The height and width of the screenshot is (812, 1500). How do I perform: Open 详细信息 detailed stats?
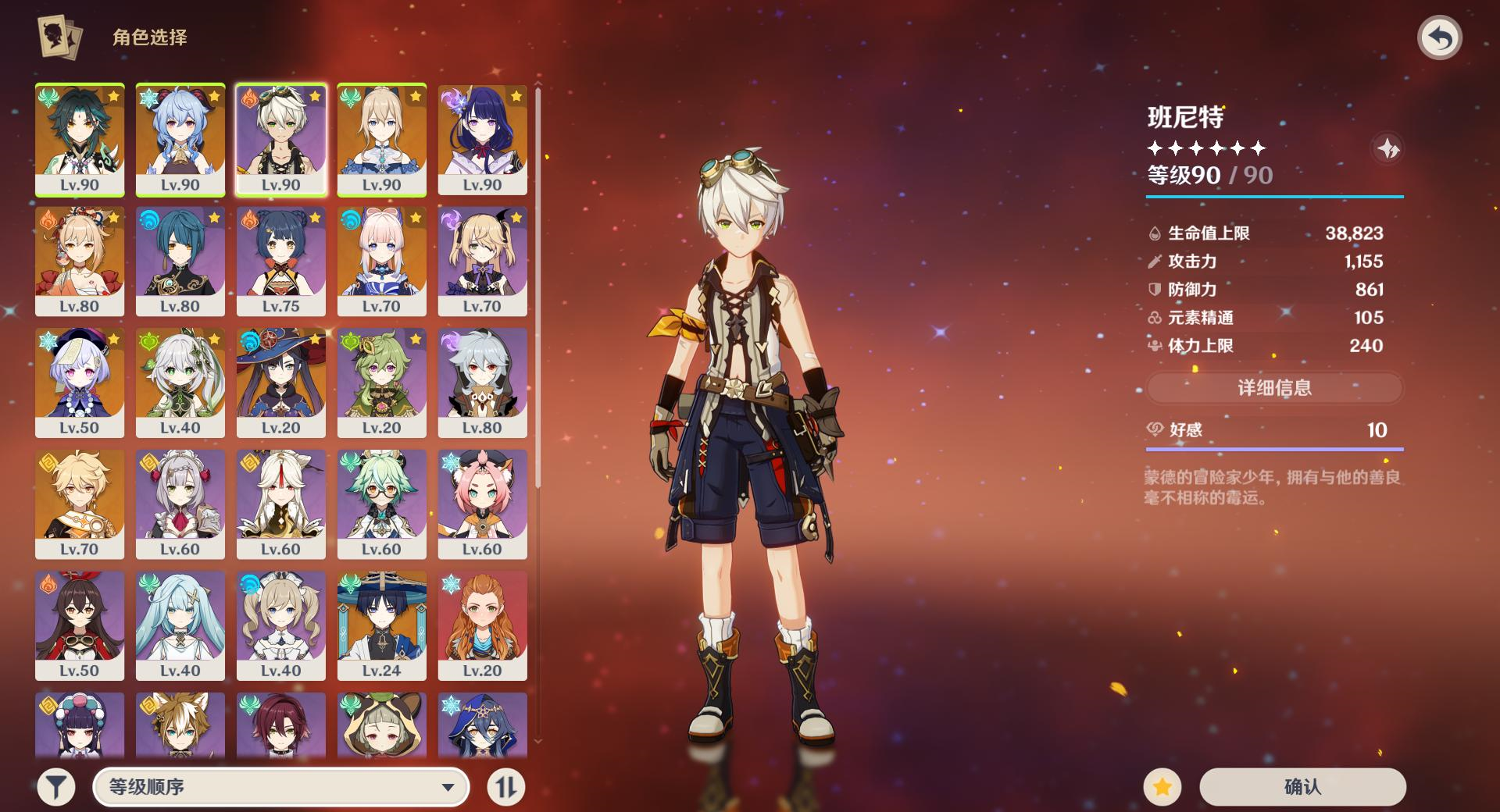(x=1274, y=388)
